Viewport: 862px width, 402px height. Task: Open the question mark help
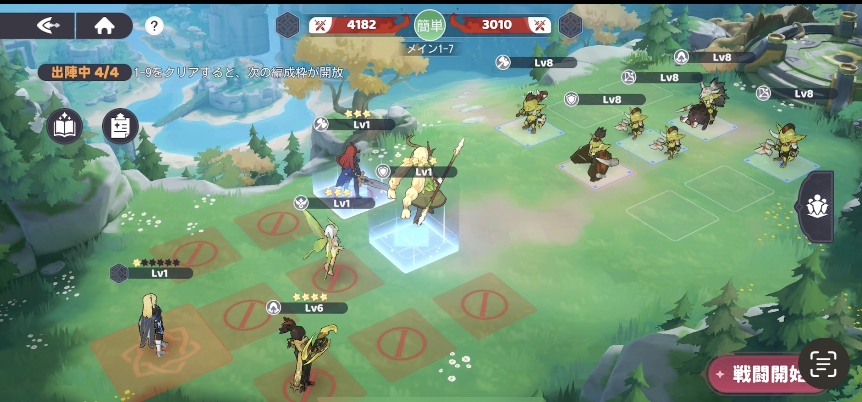pyautogui.click(x=154, y=27)
